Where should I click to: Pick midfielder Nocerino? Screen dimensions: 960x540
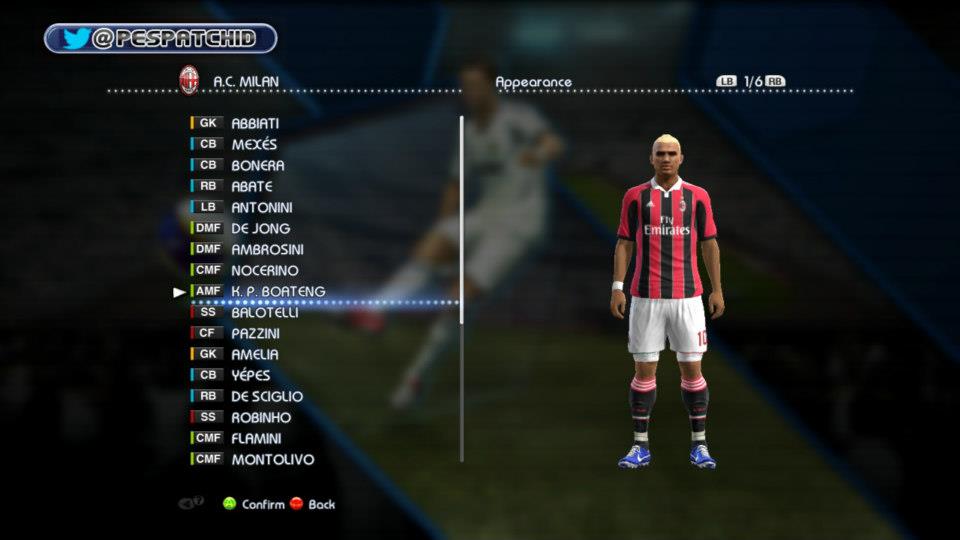point(264,270)
